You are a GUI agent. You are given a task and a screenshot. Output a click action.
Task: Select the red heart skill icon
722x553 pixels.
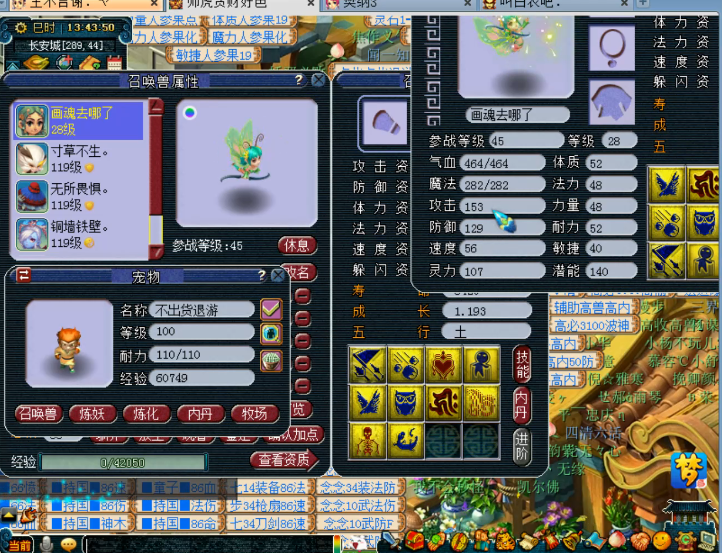point(444,364)
